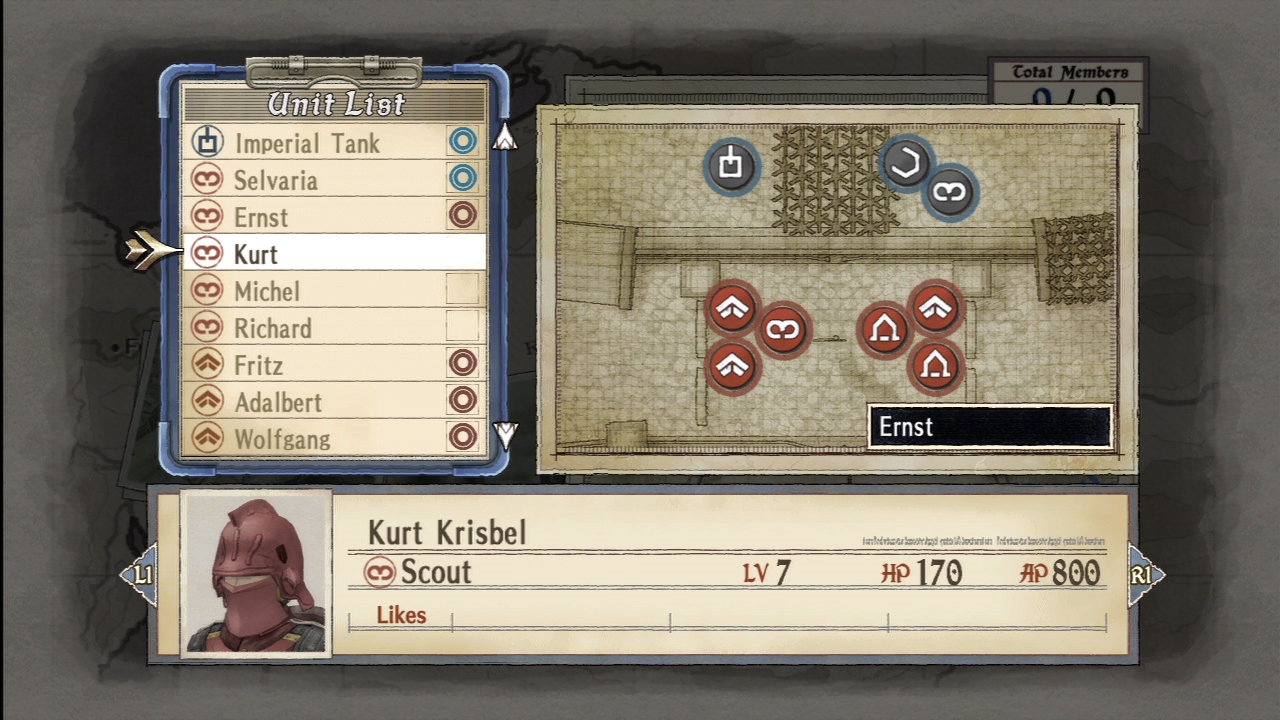Select the red scout marker on the map
1280x720 pixels.
(783, 329)
